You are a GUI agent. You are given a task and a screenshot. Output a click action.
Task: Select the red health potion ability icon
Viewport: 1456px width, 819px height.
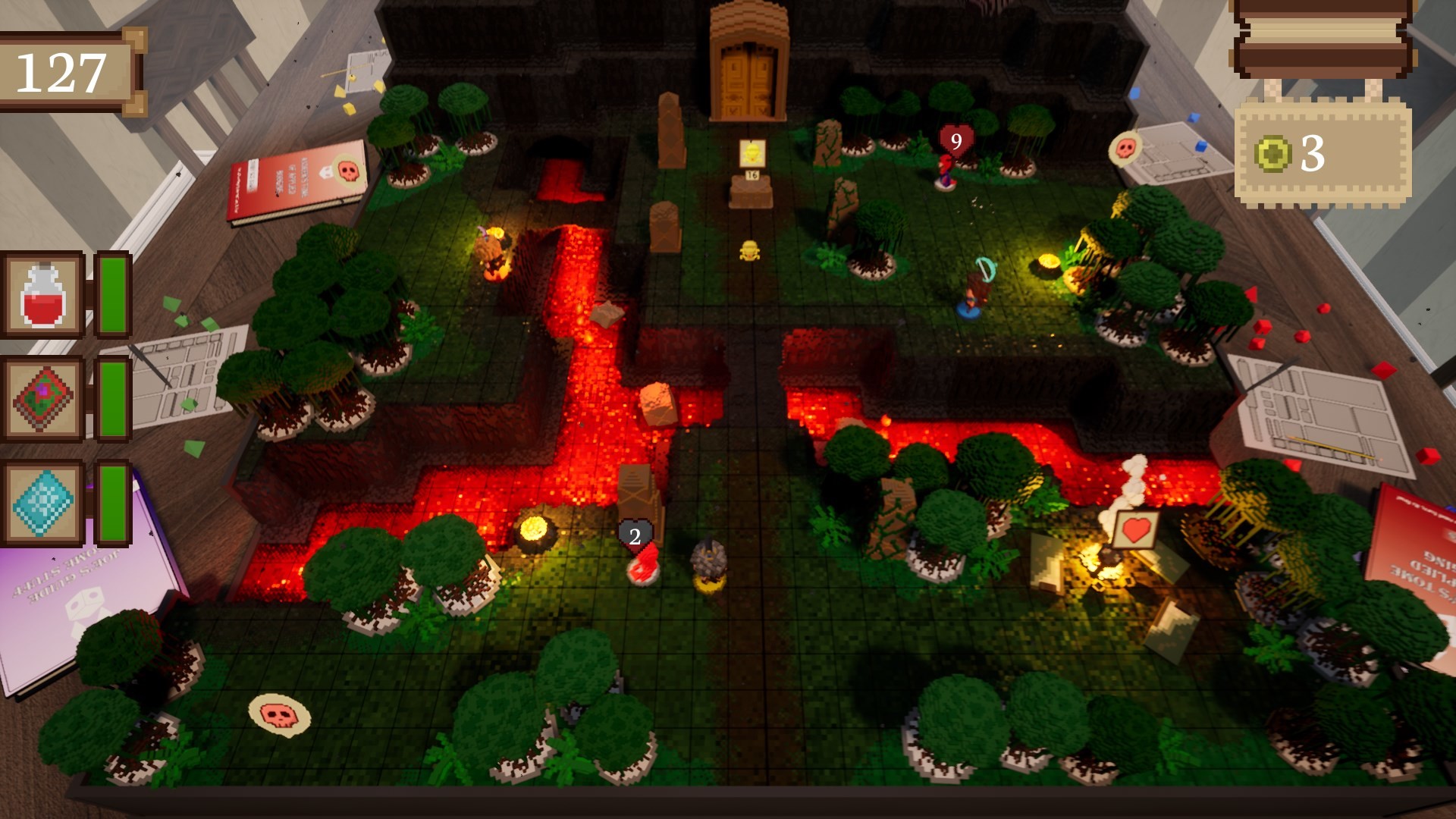[43, 293]
